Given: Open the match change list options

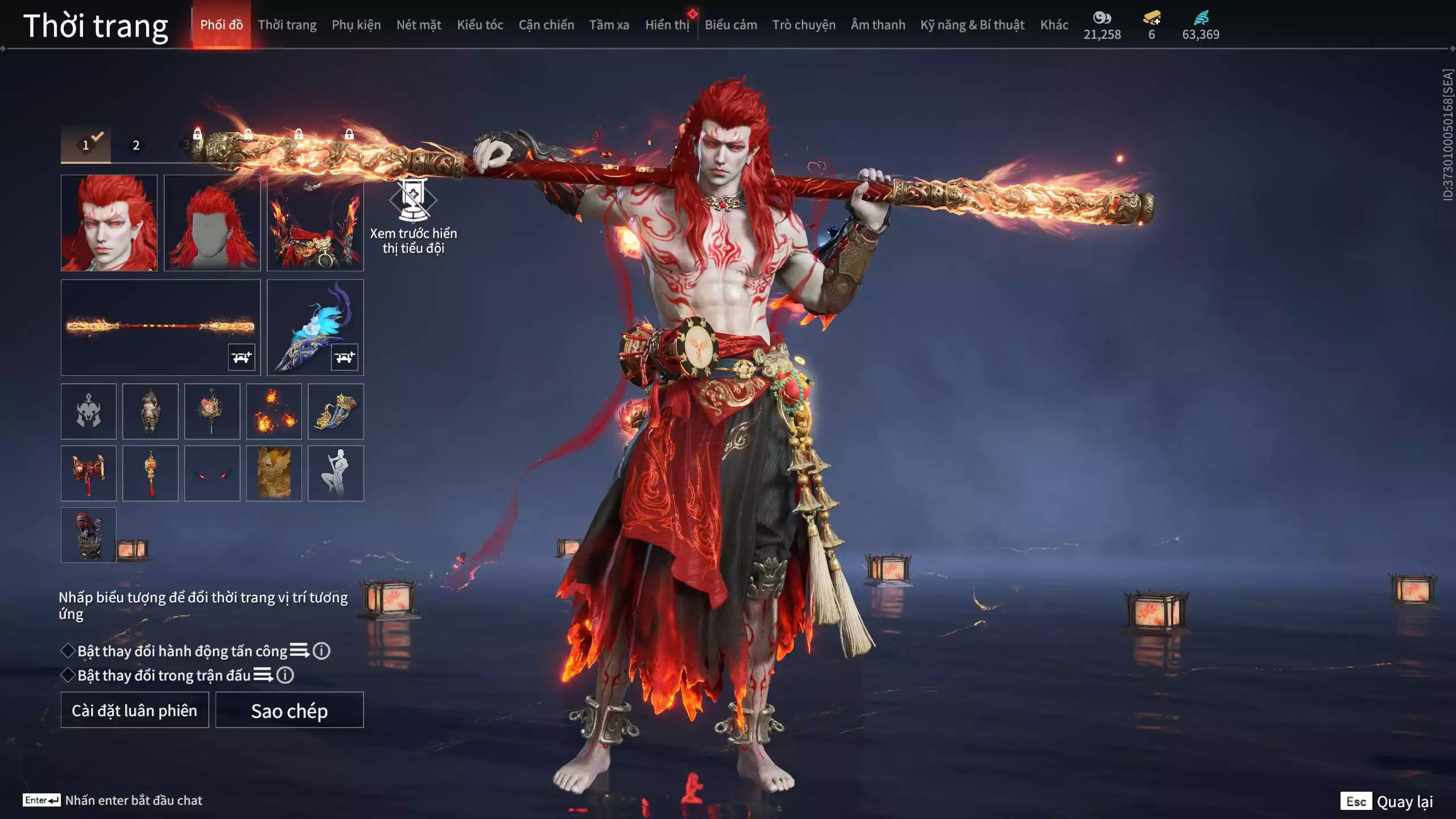Looking at the screenshot, I should click(263, 677).
